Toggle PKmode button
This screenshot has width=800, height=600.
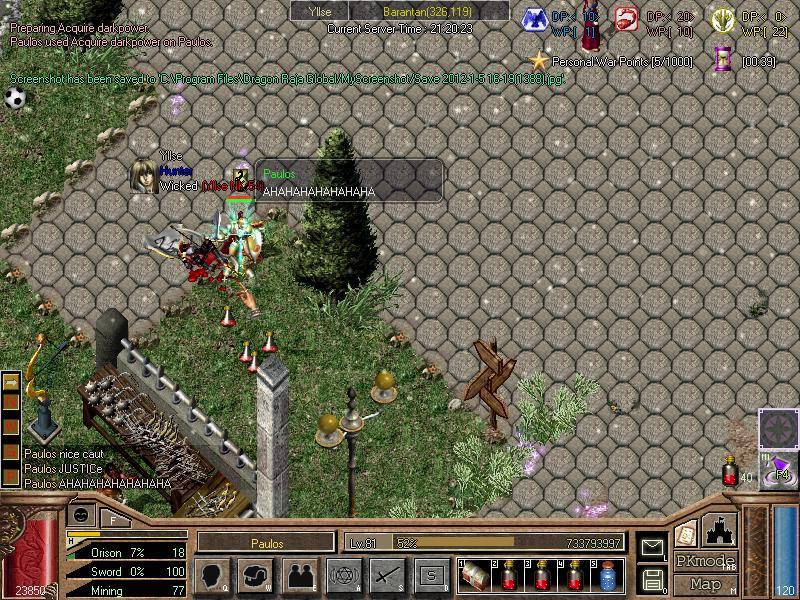point(706,561)
